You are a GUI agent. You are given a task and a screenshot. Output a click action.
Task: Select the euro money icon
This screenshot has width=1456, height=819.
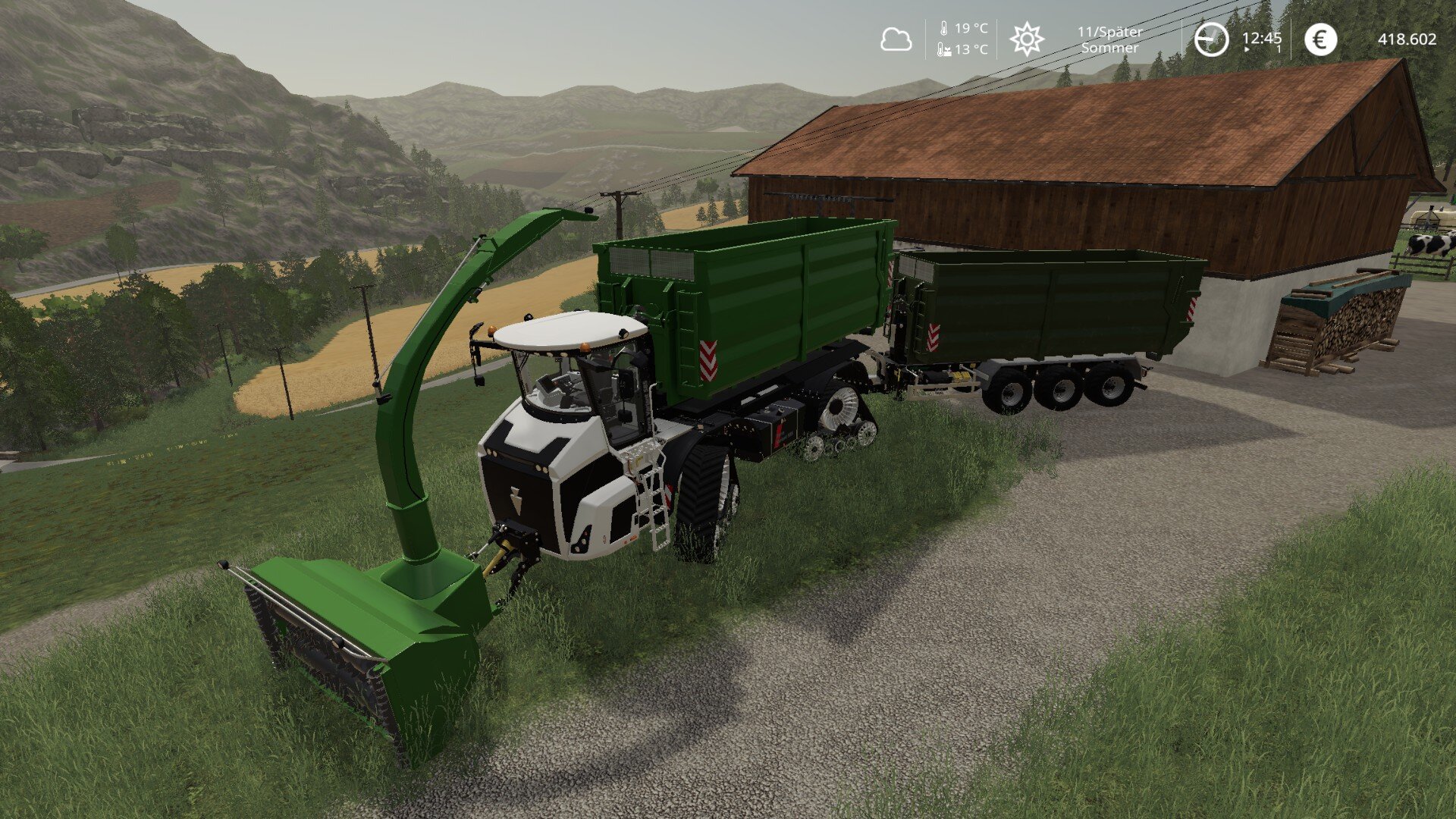[1320, 39]
